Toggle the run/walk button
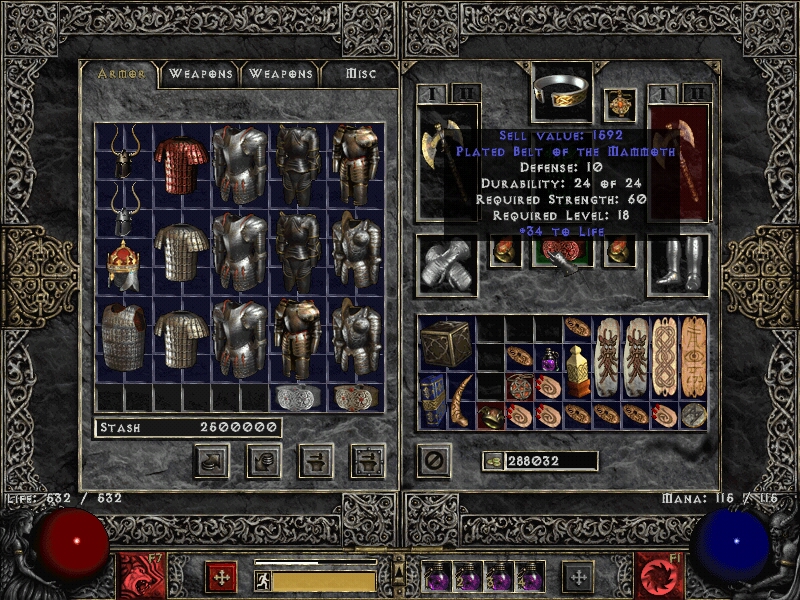The height and width of the screenshot is (600, 800). pyautogui.click(x=263, y=581)
